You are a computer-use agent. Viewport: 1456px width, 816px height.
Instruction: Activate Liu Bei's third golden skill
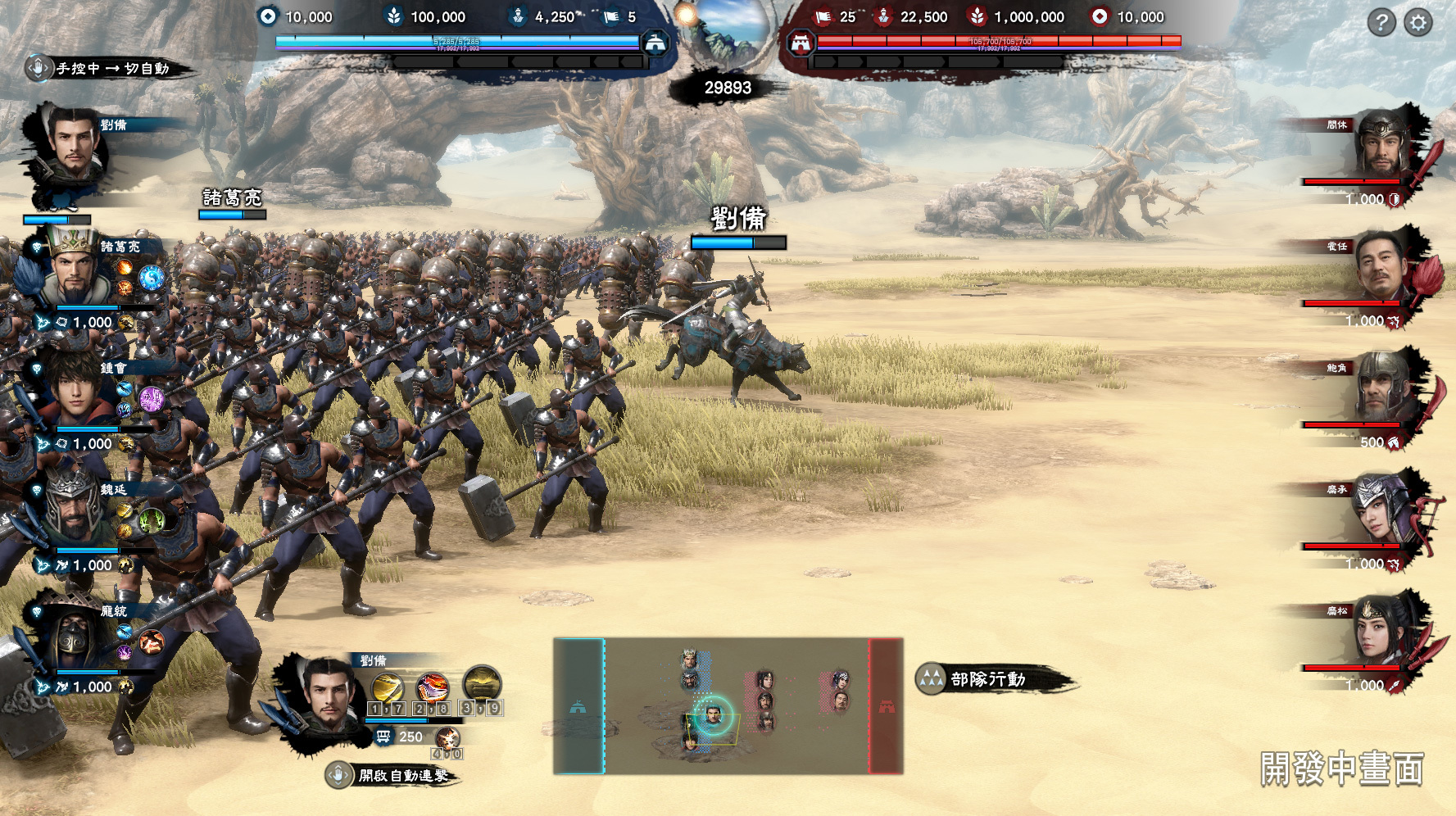(482, 683)
